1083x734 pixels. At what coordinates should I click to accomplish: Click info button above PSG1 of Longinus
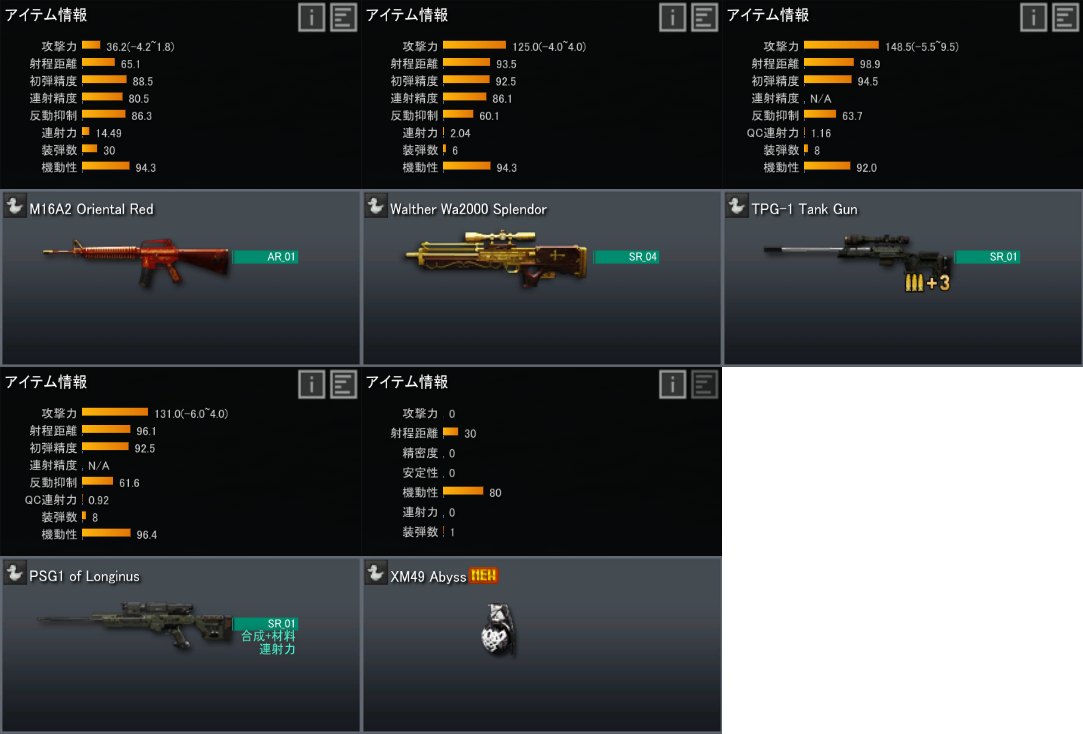[x=311, y=384]
